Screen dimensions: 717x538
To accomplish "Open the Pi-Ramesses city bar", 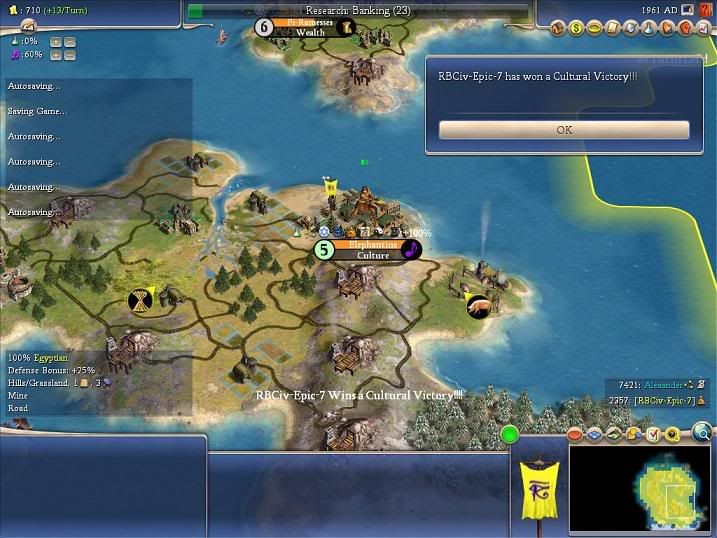I will (309, 27).
